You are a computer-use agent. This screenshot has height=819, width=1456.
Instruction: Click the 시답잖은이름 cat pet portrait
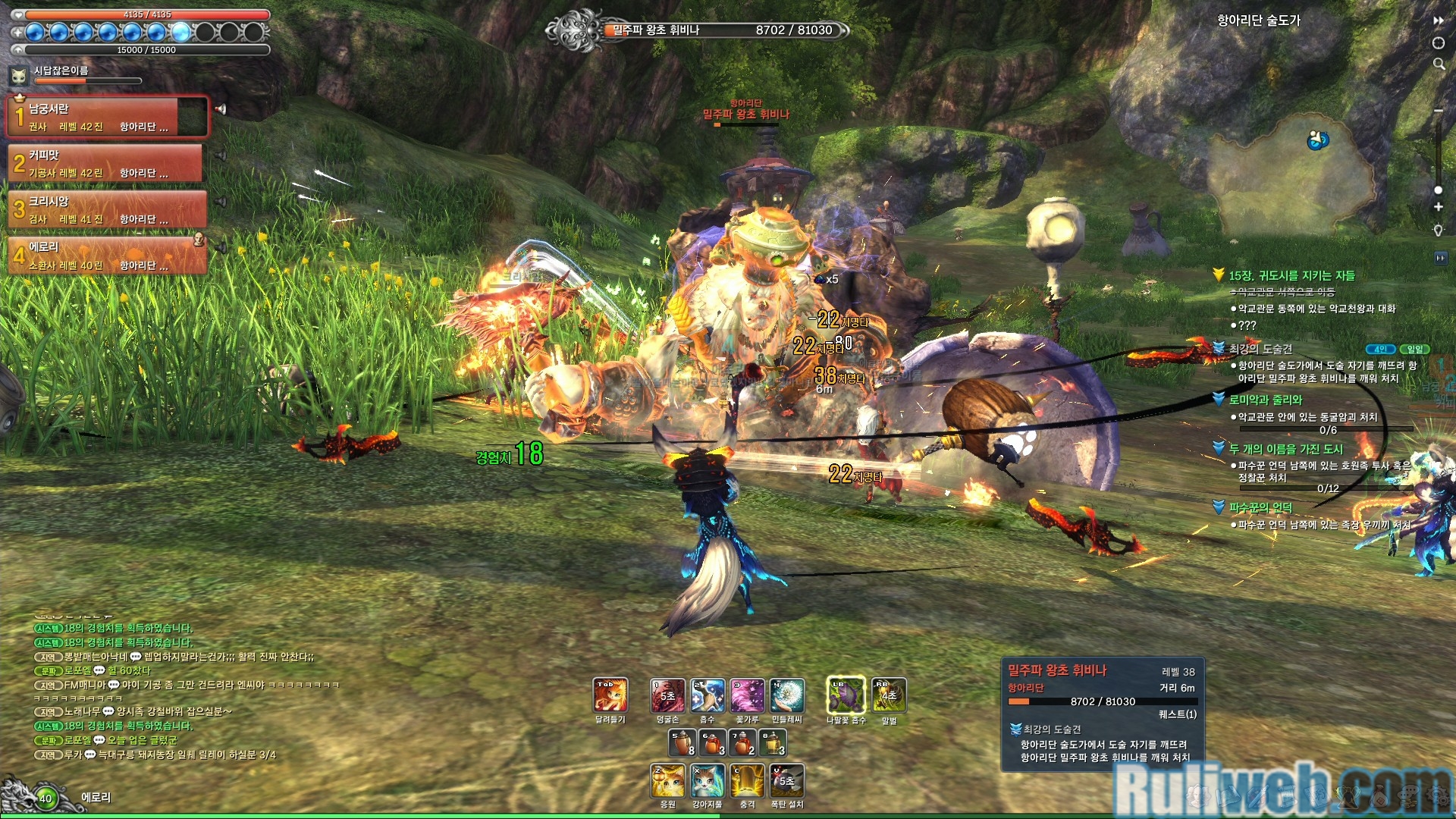[x=19, y=75]
